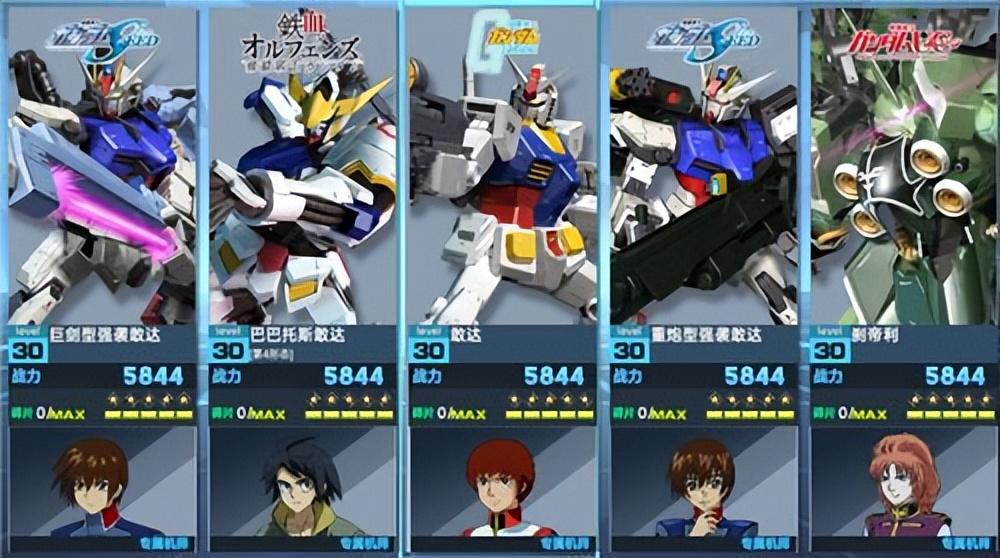Open Marida's pilot portrait

pyautogui.click(x=903, y=487)
